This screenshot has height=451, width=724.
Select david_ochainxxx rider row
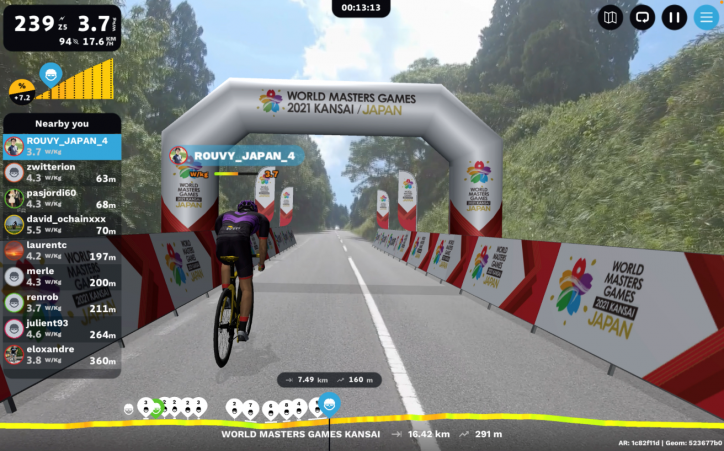coord(62,224)
